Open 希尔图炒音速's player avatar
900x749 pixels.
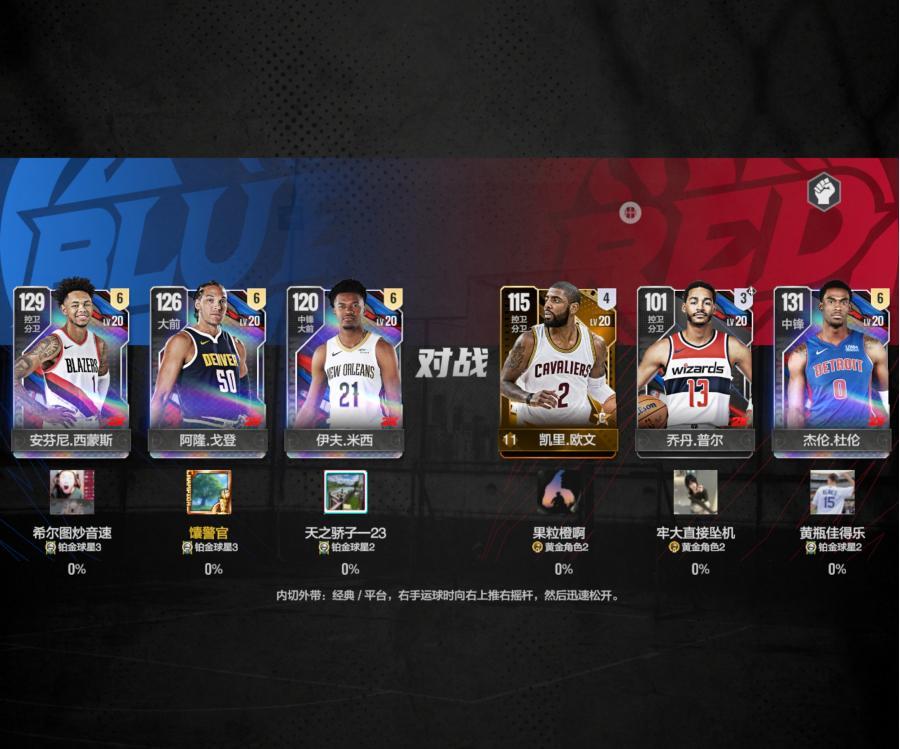tap(72, 492)
